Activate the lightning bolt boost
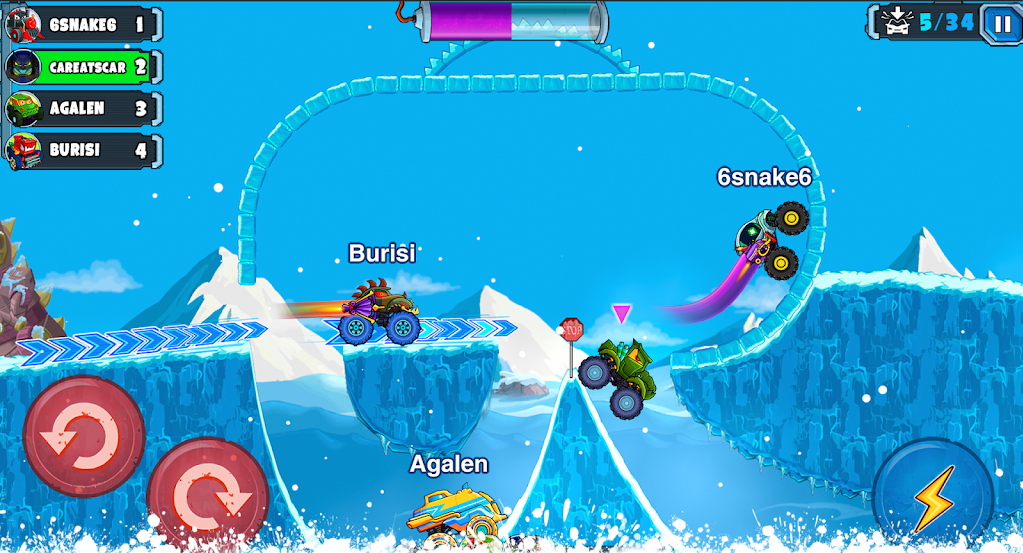The height and width of the screenshot is (553, 1023). [x=932, y=498]
